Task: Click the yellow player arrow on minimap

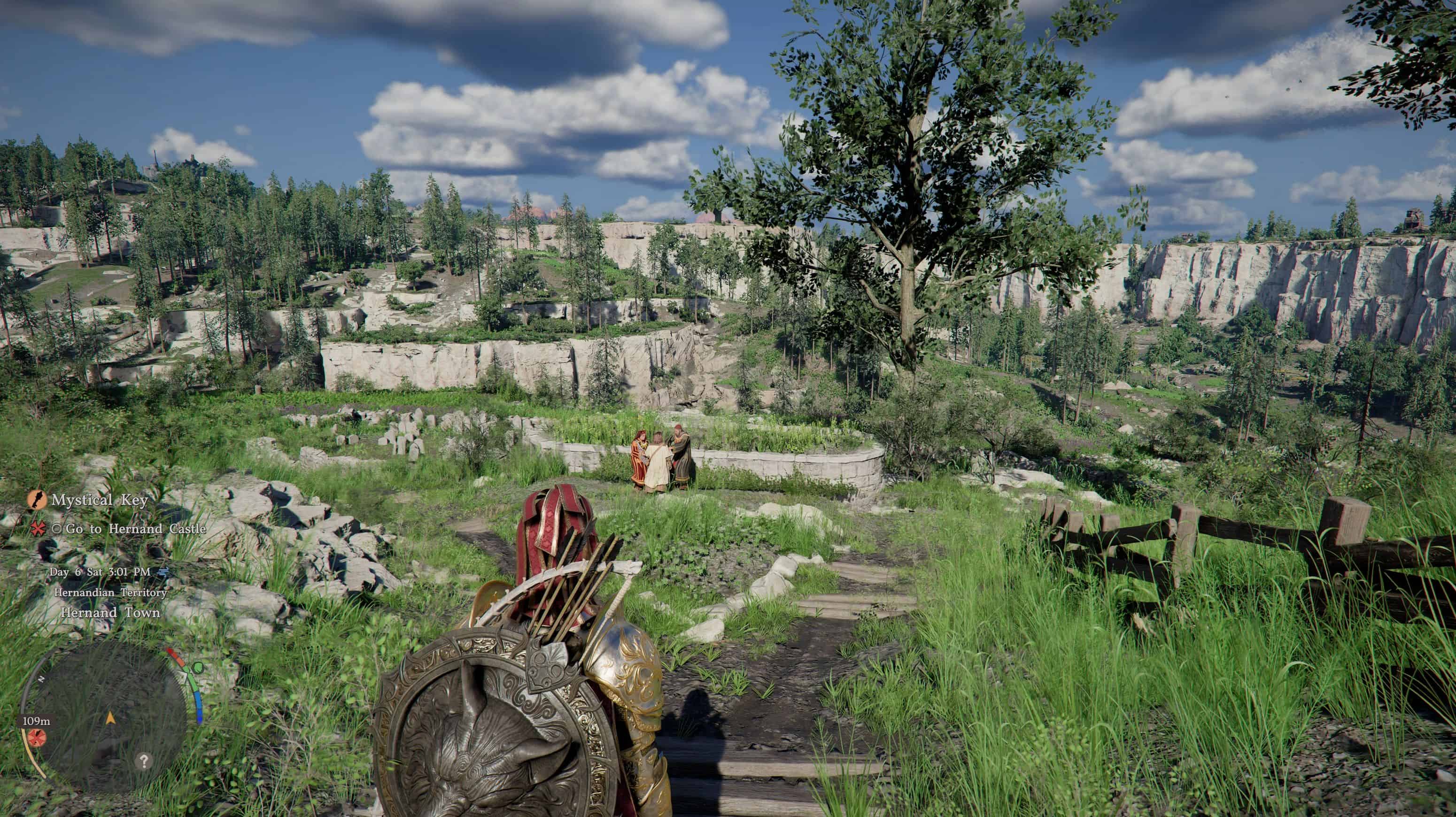Action: pyautogui.click(x=110, y=718)
